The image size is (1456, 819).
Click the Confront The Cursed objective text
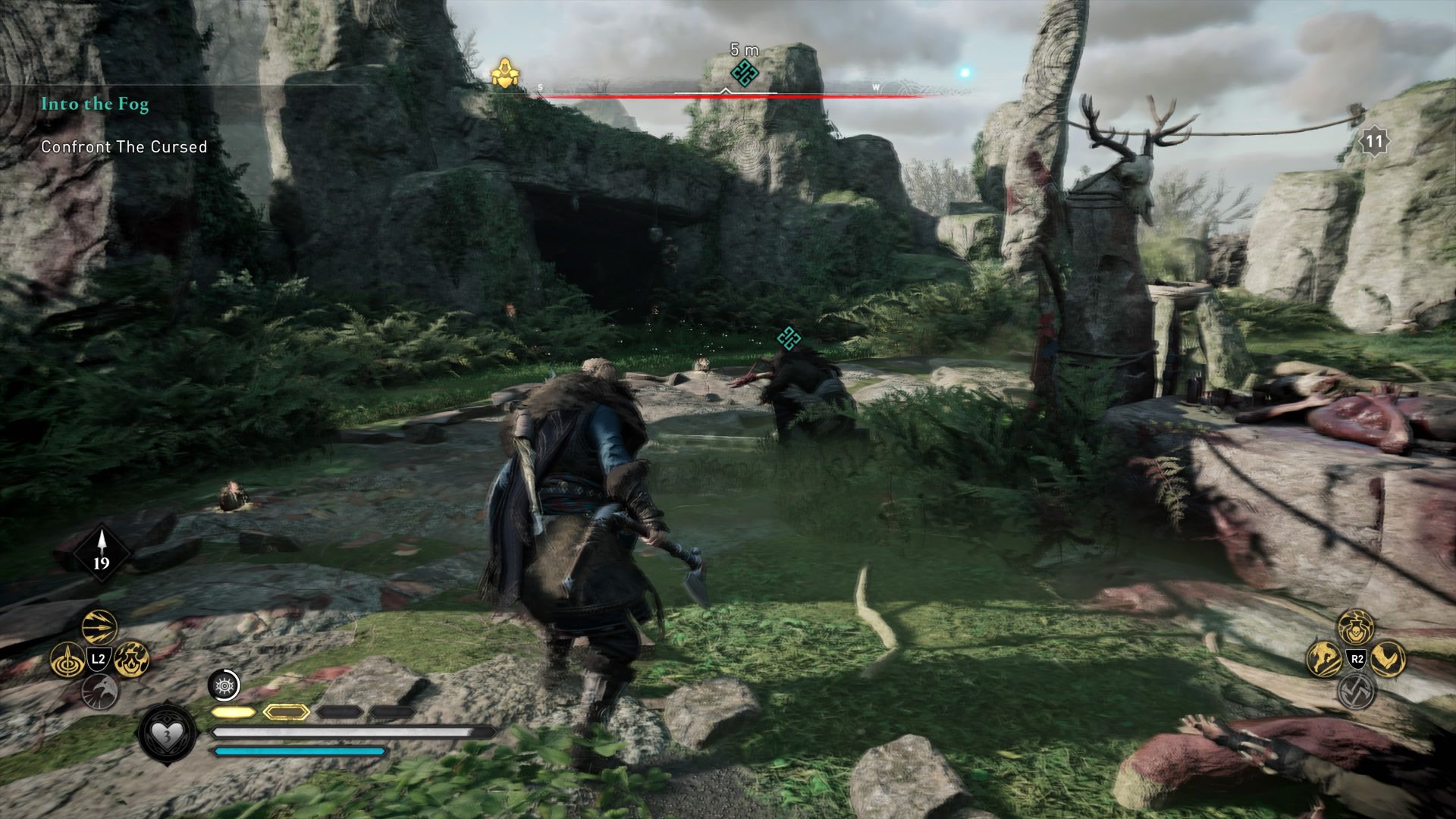click(124, 147)
